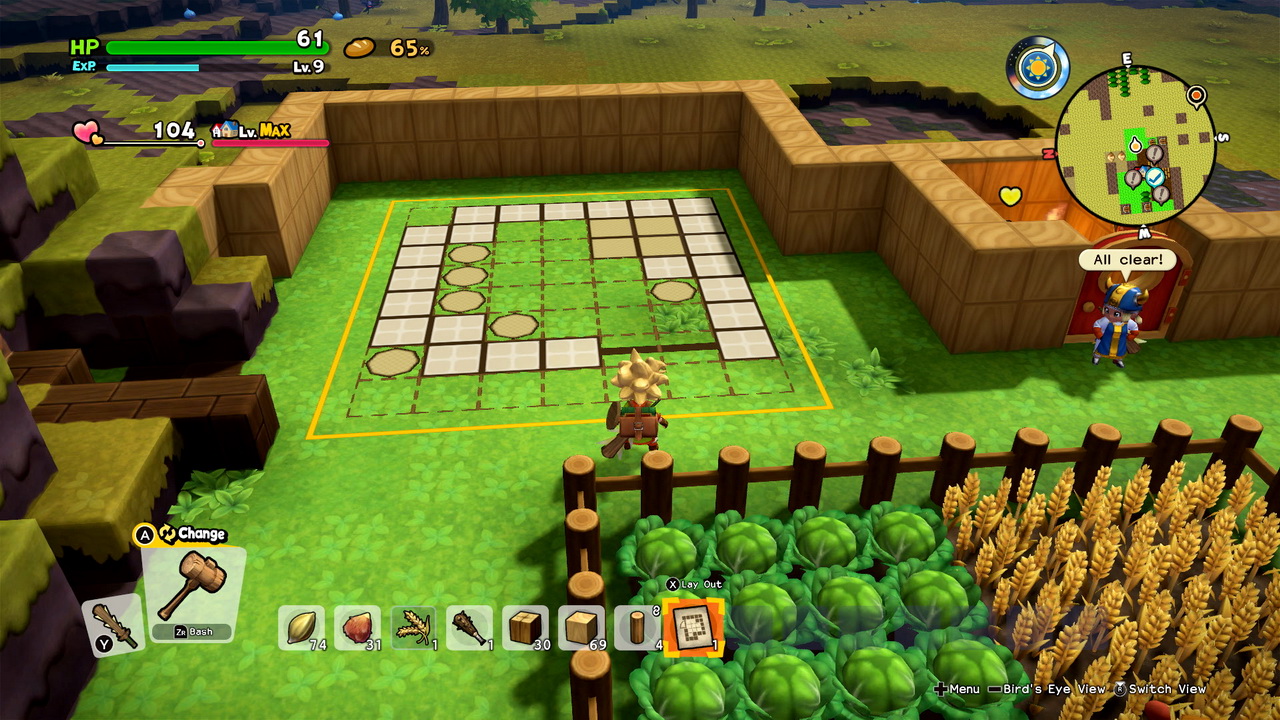Select the wooden log post slot
This screenshot has width=1280, height=720.
pyautogui.click(x=636, y=627)
